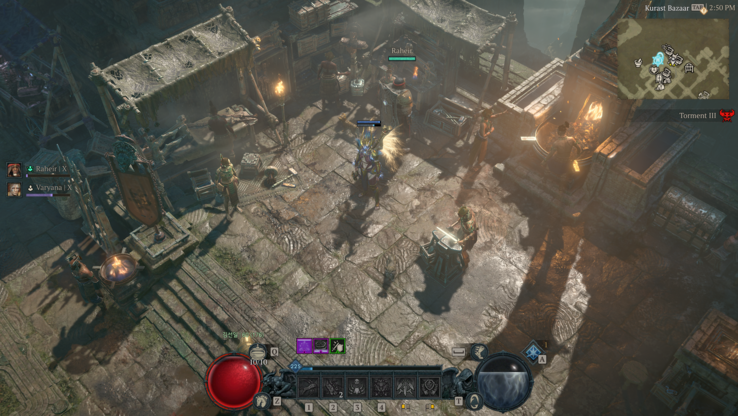Viewport: 738px width, 416px height.
Task: Select Raheir's party portrait
Action: pyautogui.click(x=15, y=171)
